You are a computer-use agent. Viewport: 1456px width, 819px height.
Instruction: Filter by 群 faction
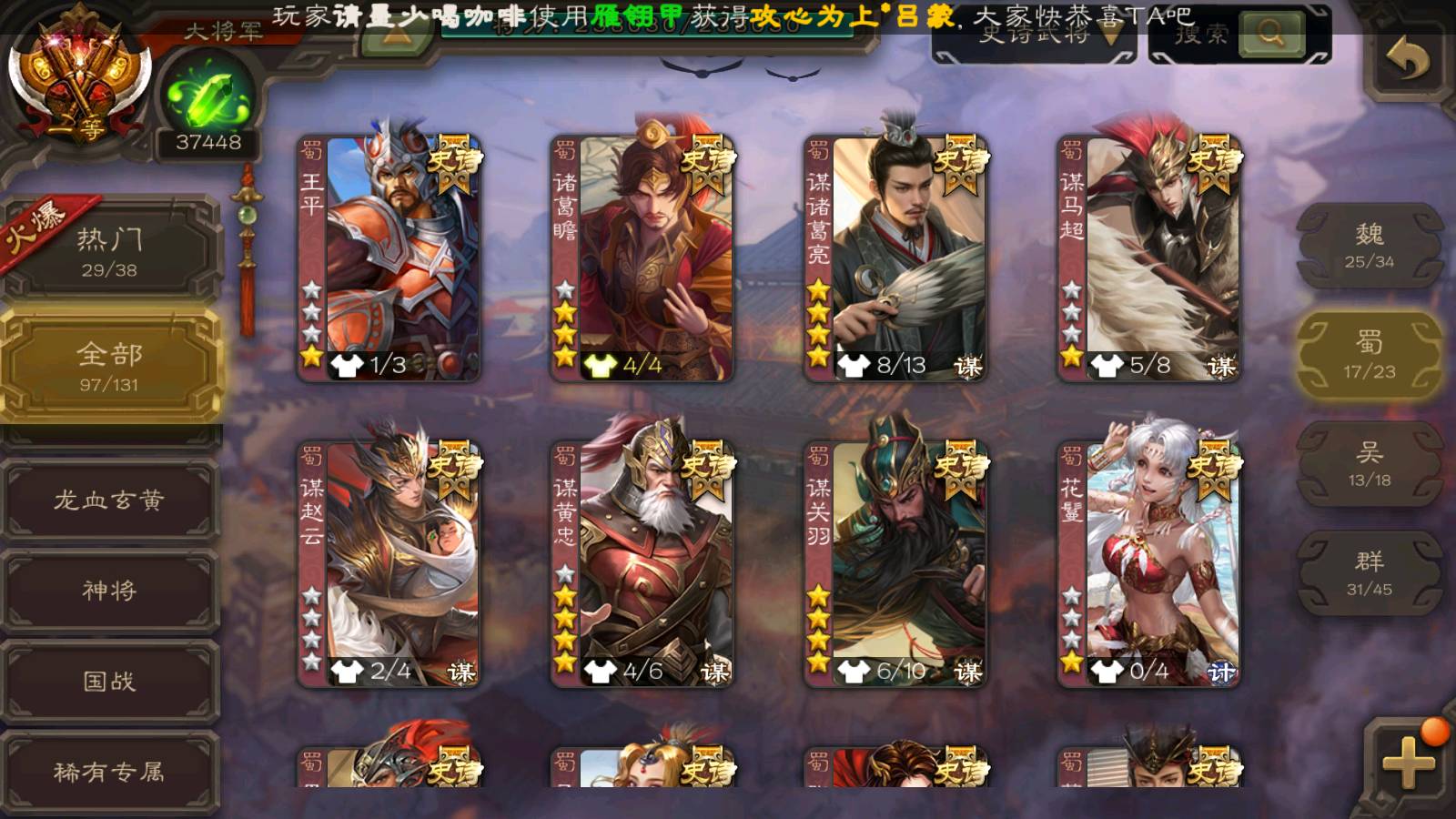pos(1369,573)
